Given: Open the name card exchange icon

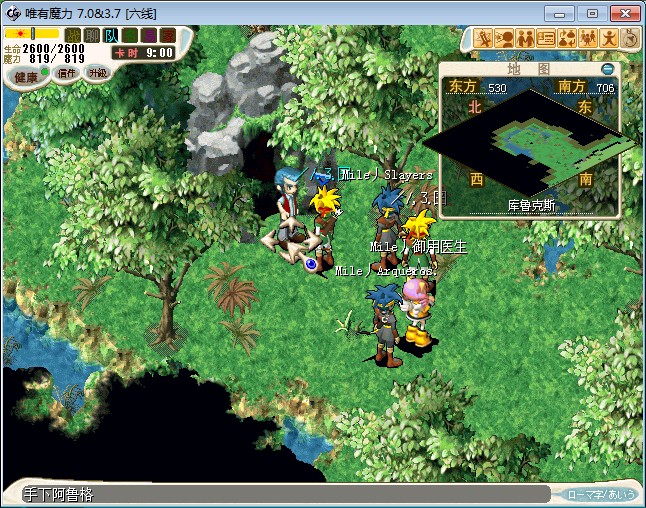Looking at the screenshot, I should 546,38.
